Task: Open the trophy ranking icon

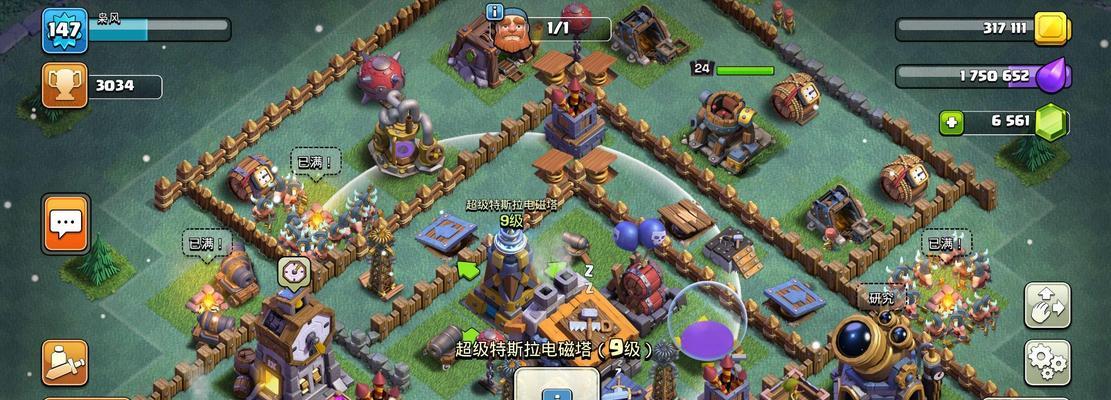Action: 62,86
